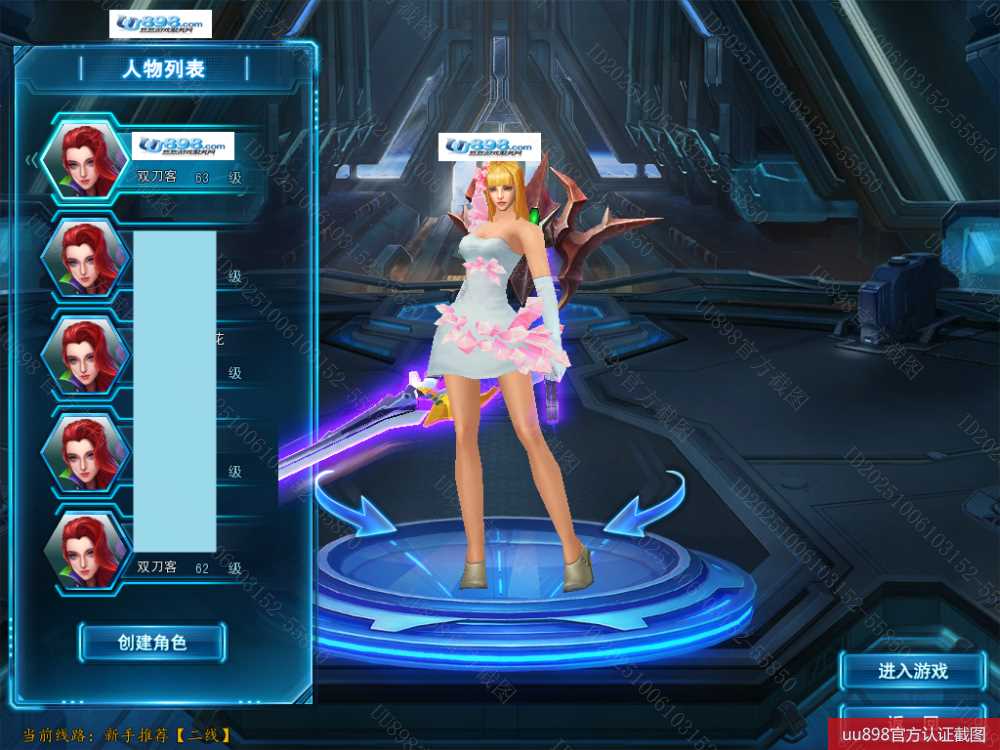
Task: Enter the game with 进入游戏
Action: click(912, 671)
